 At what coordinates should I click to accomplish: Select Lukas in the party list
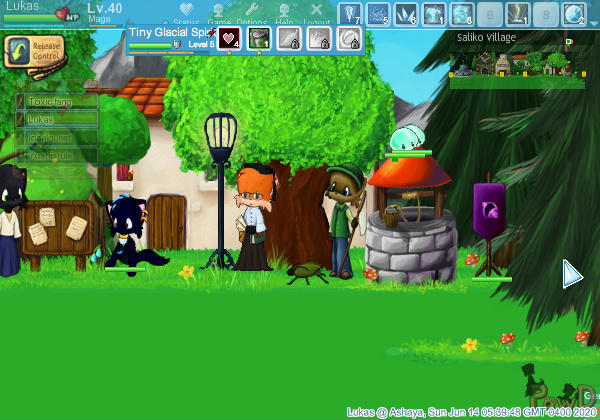(57, 119)
